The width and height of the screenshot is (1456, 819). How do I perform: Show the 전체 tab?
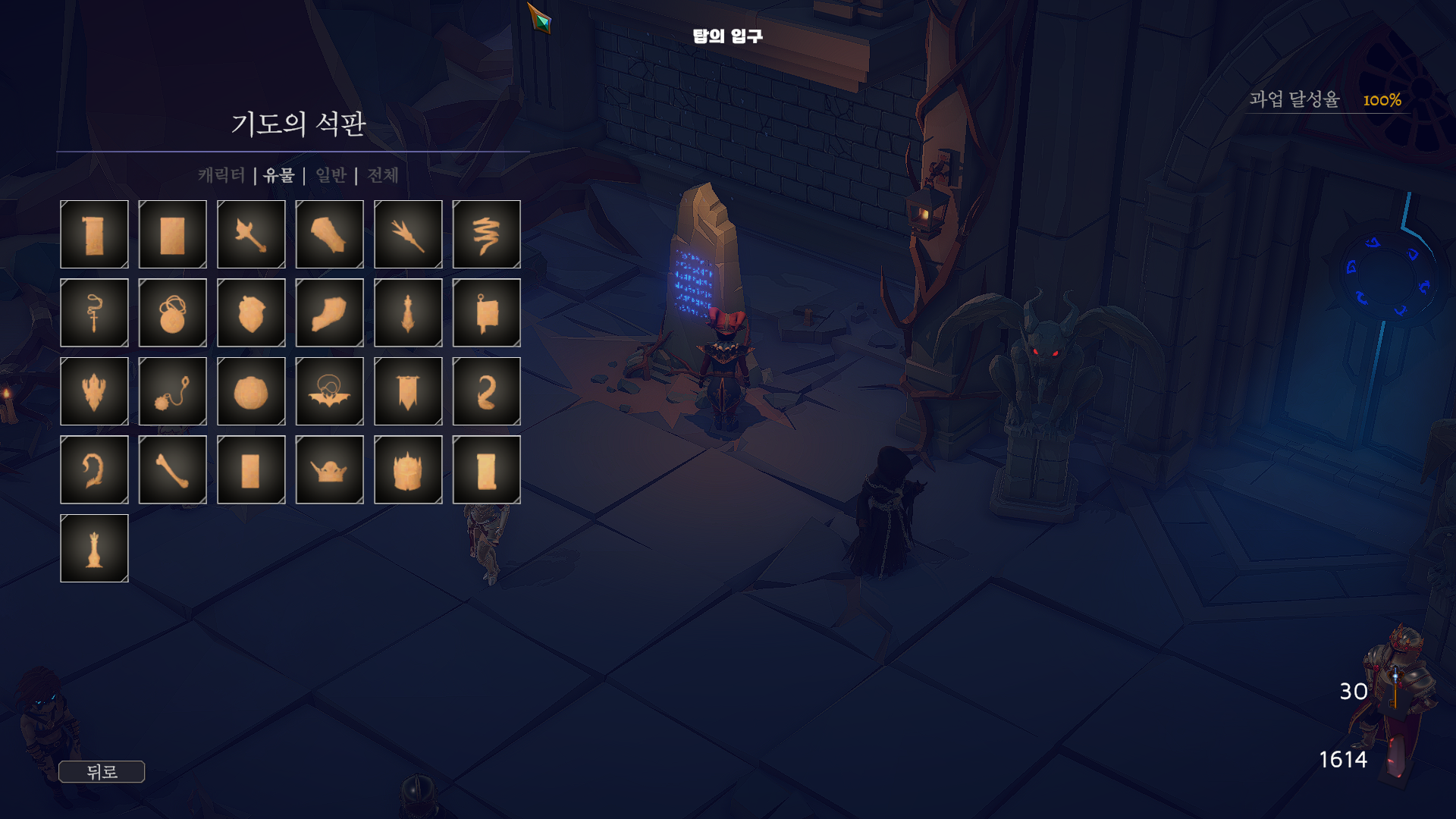(382, 175)
